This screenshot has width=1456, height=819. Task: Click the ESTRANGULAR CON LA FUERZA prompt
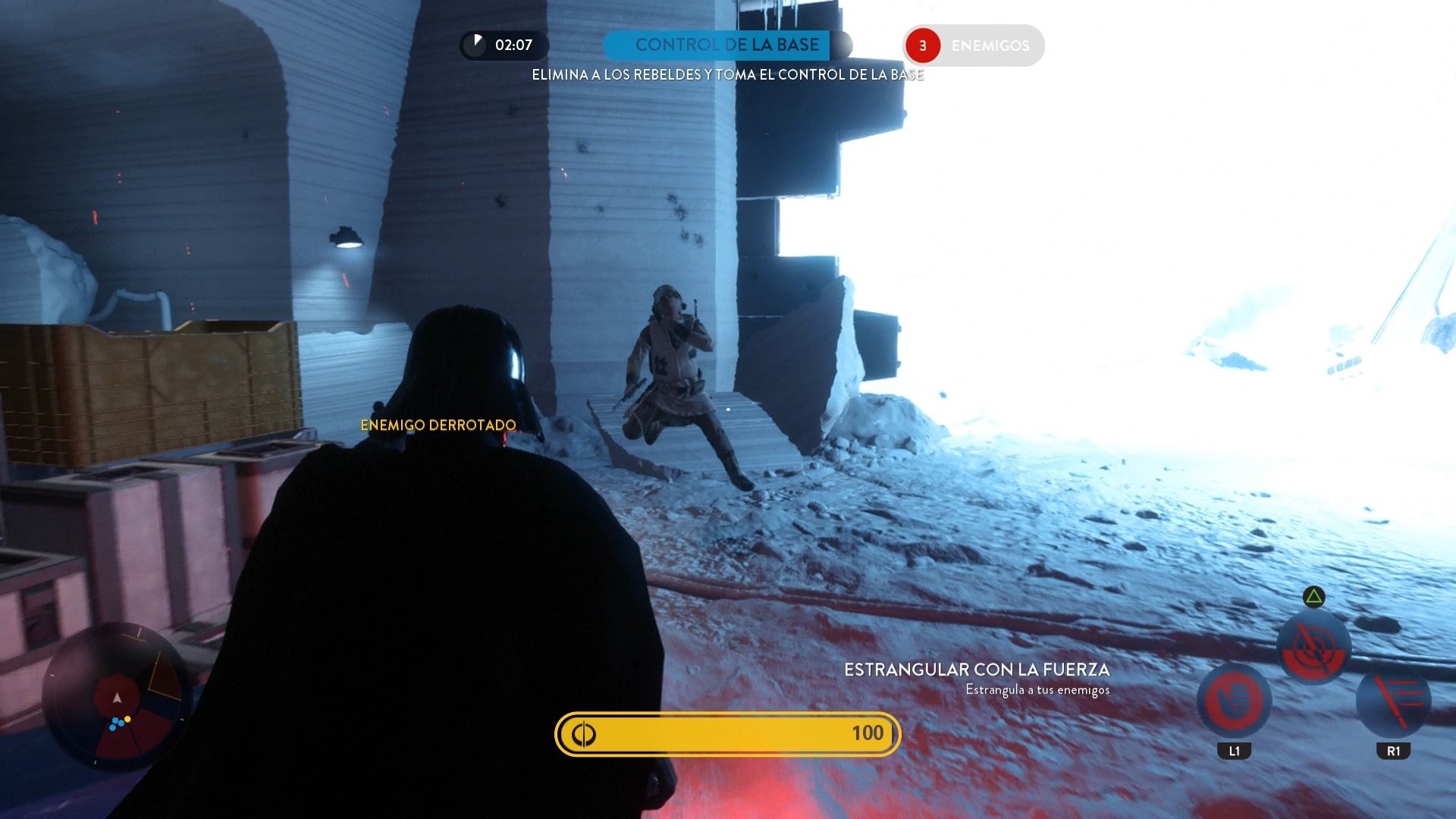977,670
